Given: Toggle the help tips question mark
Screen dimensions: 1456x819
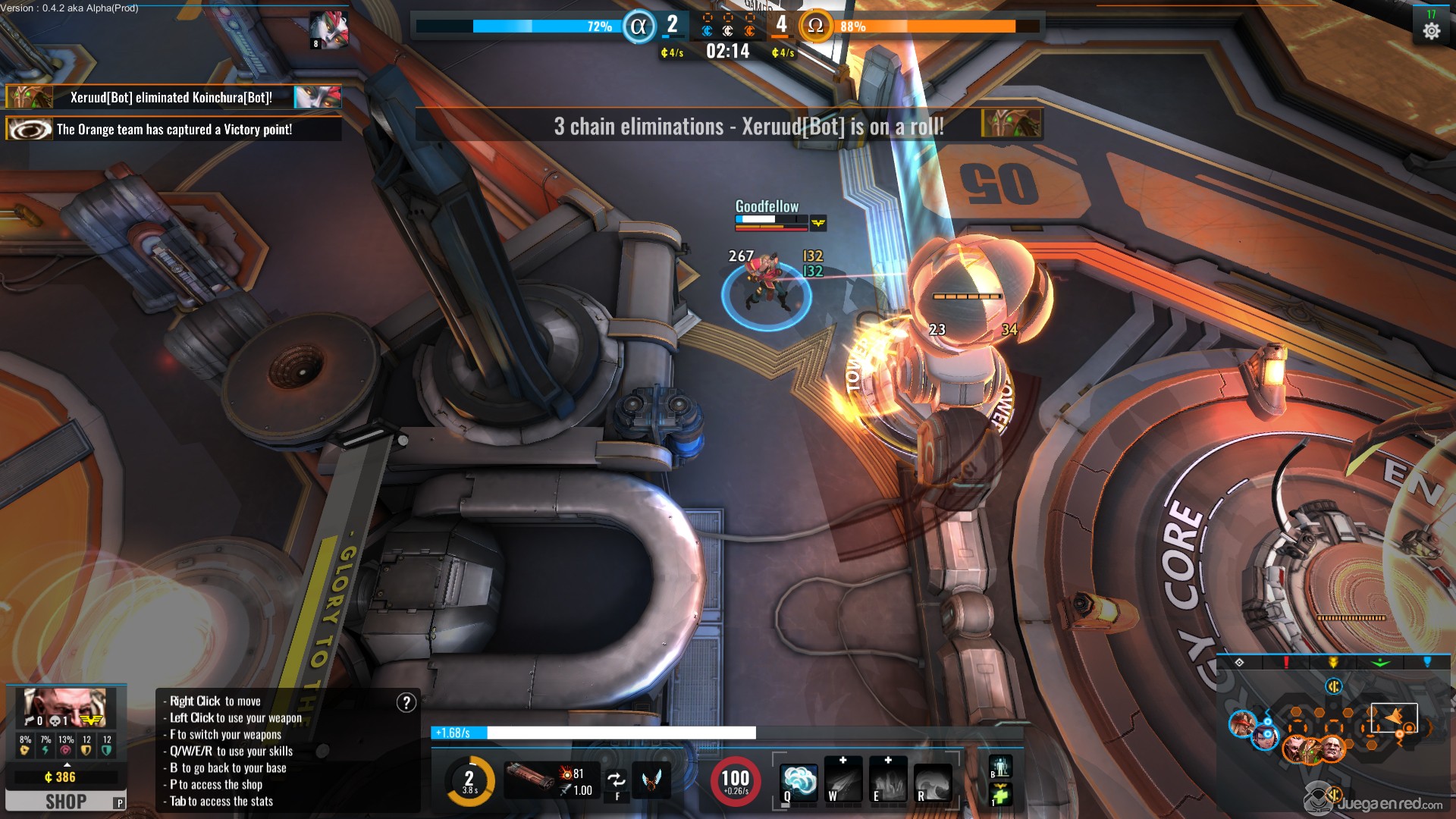Looking at the screenshot, I should [406, 702].
